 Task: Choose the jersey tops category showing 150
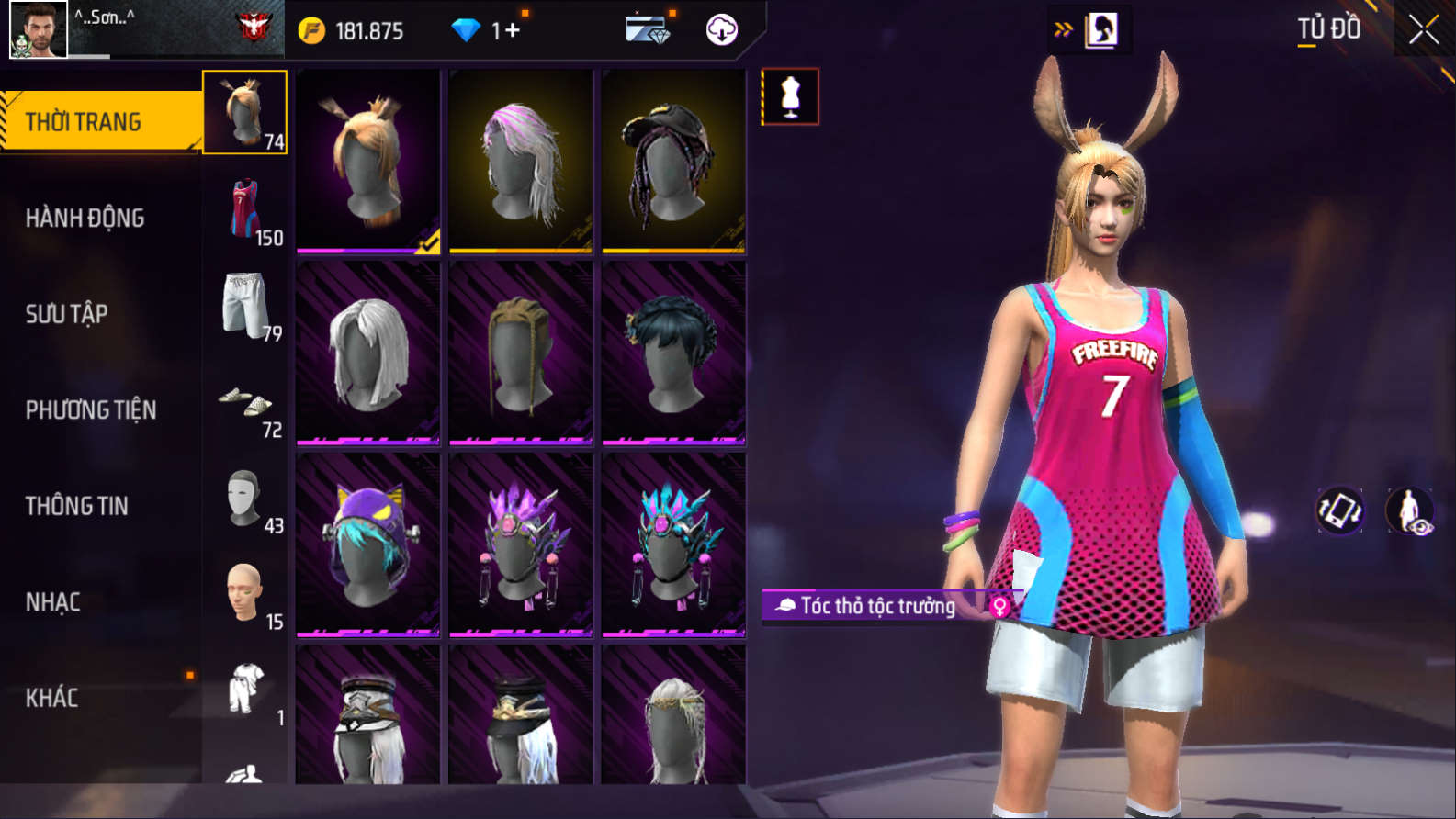245,209
